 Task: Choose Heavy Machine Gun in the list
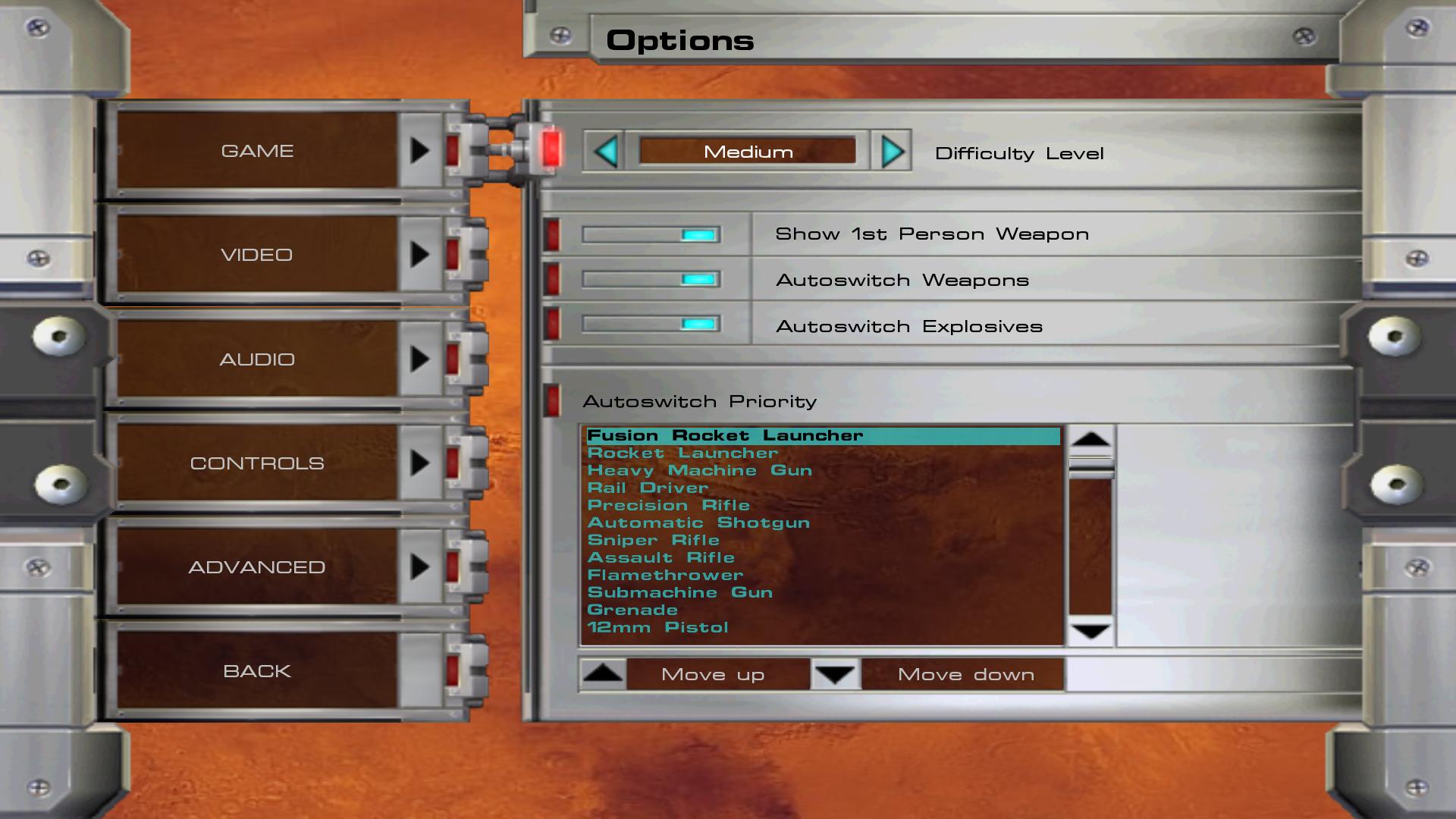coord(699,471)
